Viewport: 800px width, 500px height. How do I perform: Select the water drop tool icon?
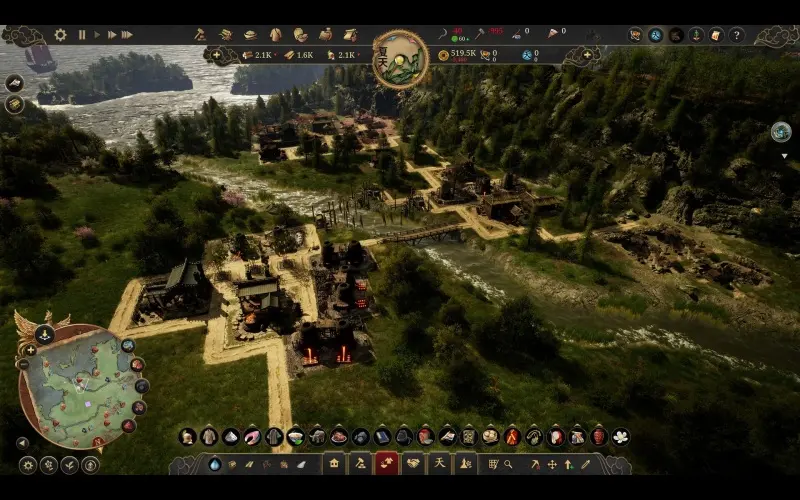coord(214,464)
